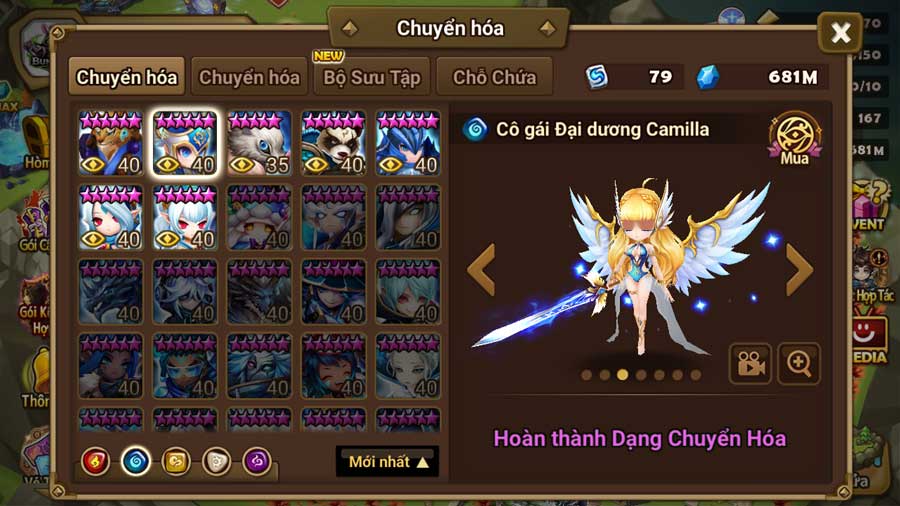Play the video camera preview
The height and width of the screenshot is (506, 900).
749,364
